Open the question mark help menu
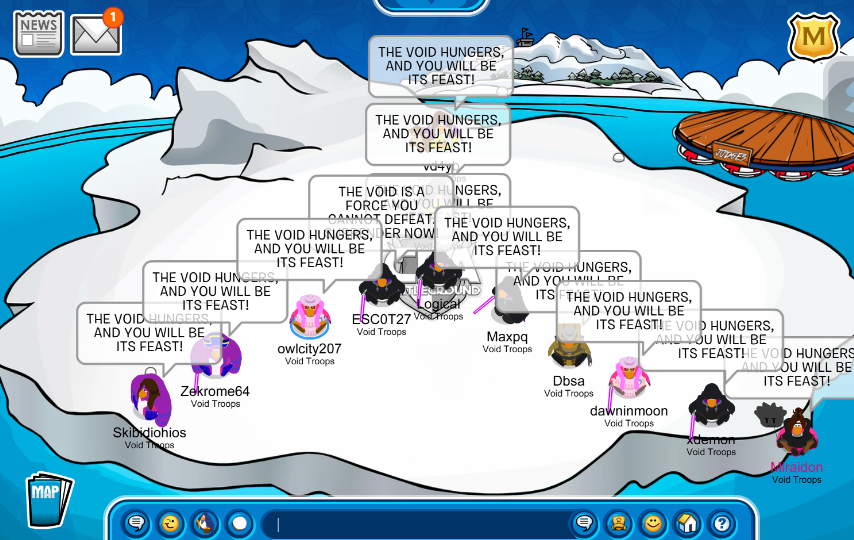854x540 pixels. point(721,523)
